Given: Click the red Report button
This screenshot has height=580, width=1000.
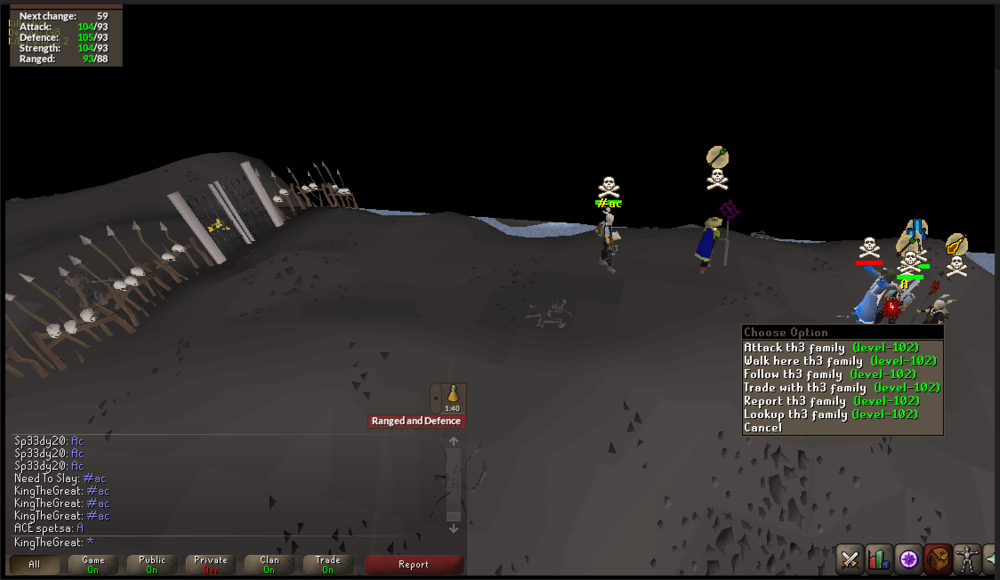Looking at the screenshot, I should (x=413, y=564).
